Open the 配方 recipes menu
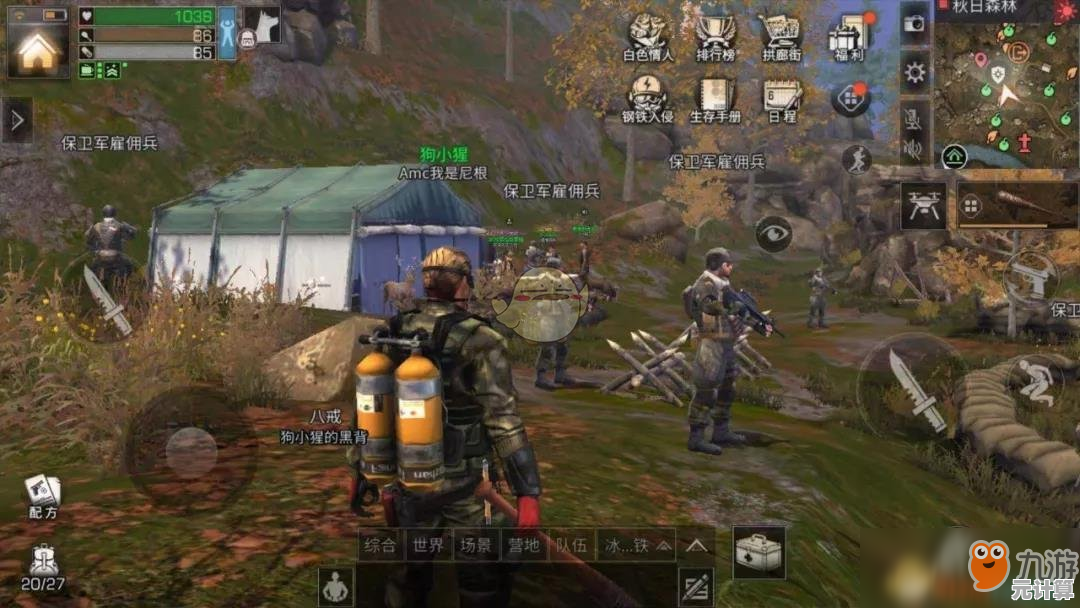This screenshot has width=1080, height=608. pos(42,497)
